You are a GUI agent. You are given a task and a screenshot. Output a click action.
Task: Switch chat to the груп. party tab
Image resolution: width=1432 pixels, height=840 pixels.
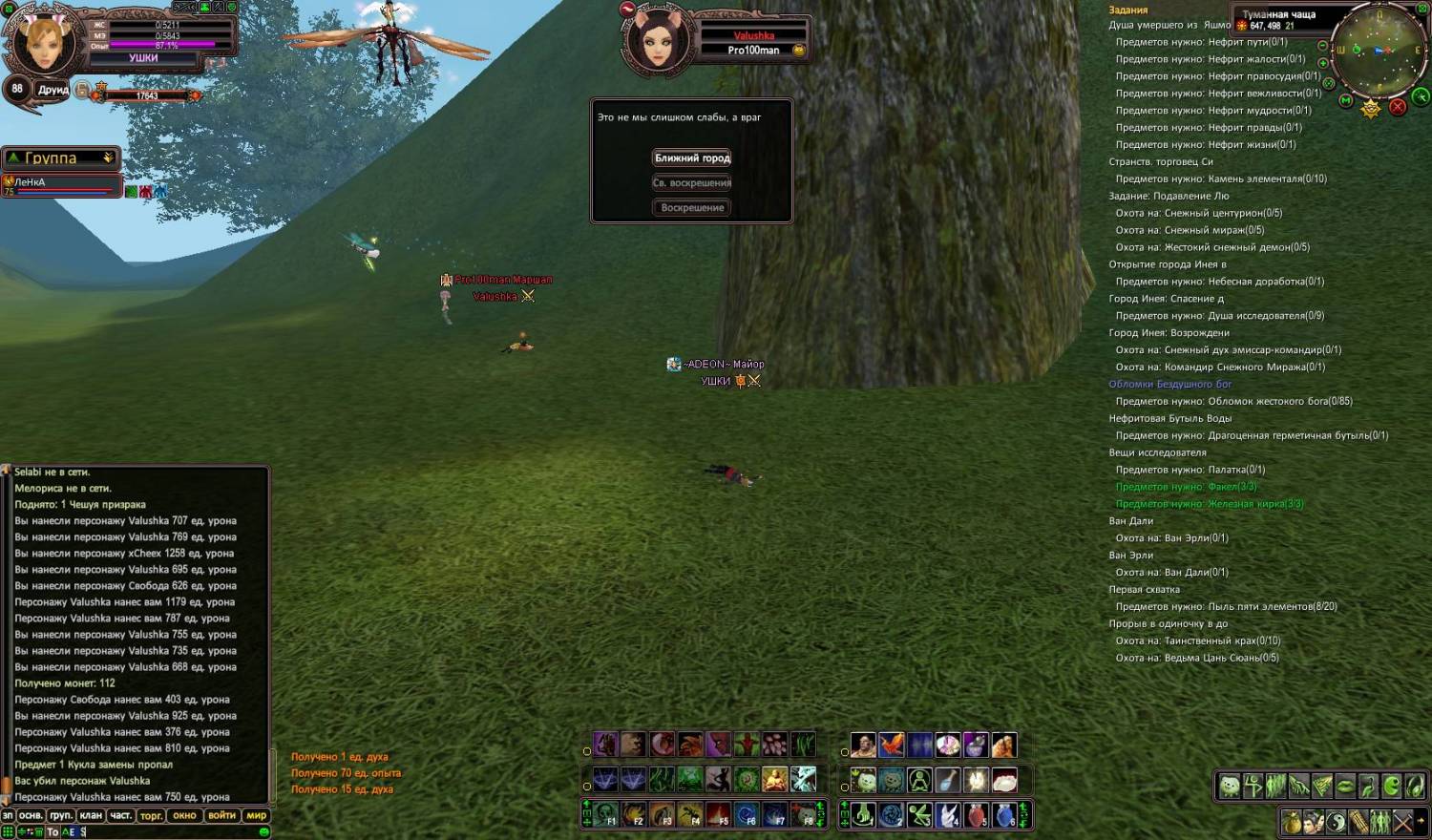[x=61, y=816]
